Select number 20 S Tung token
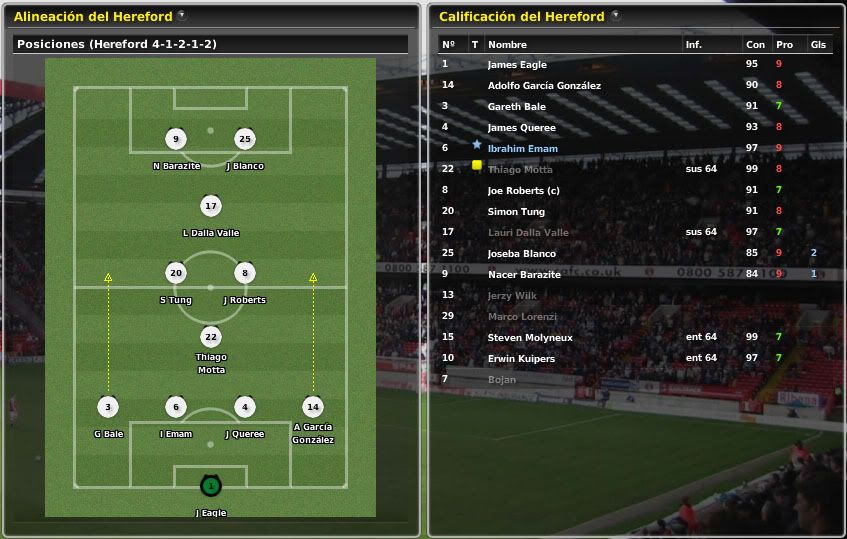 coord(176,273)
